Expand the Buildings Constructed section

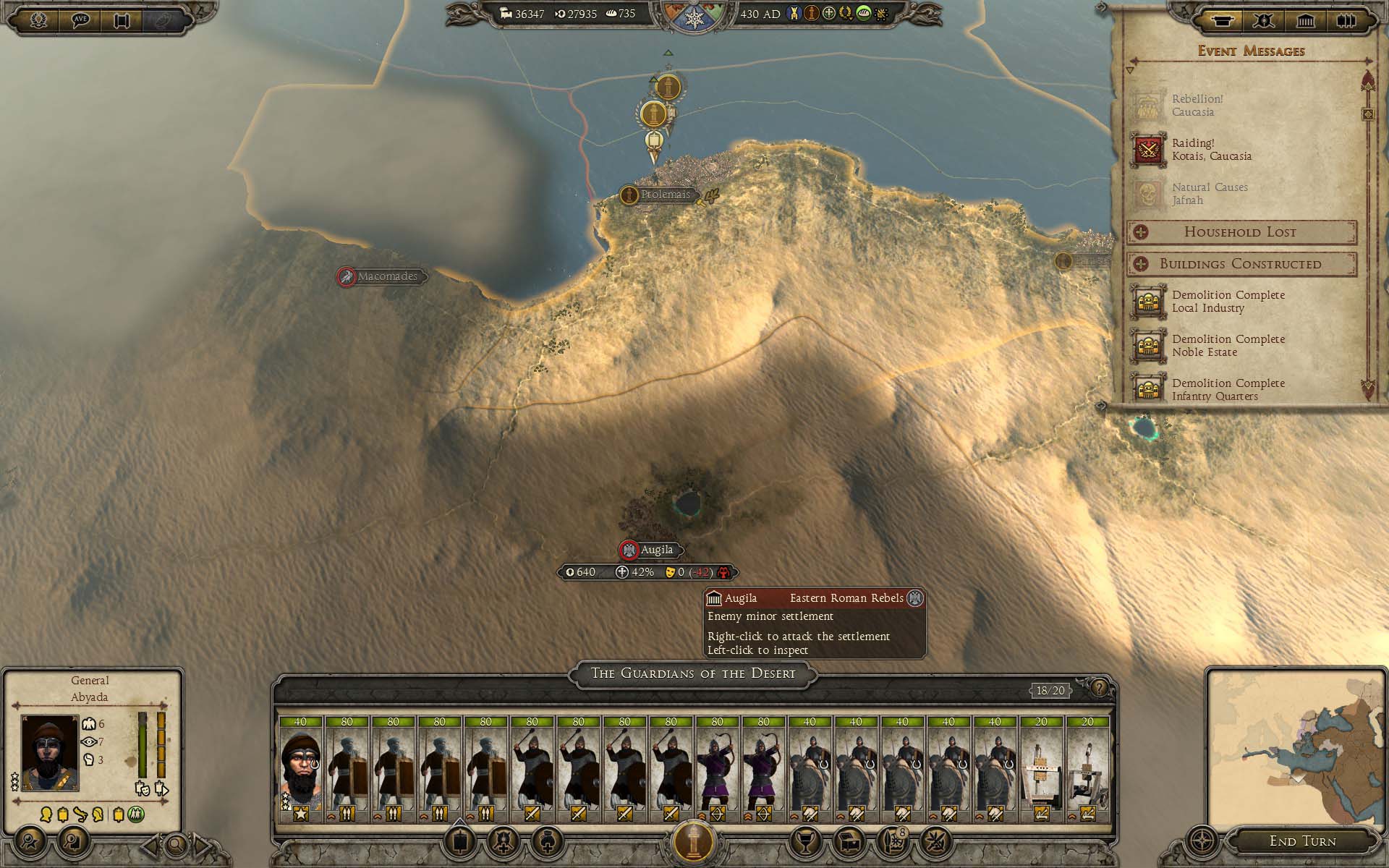point(1240,264)
